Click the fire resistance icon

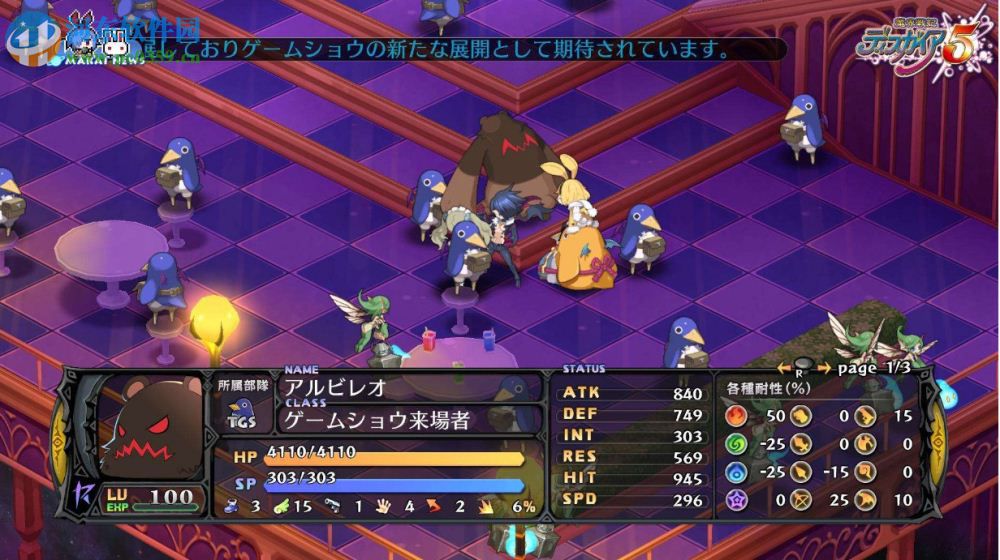click(x=736, y=416)
